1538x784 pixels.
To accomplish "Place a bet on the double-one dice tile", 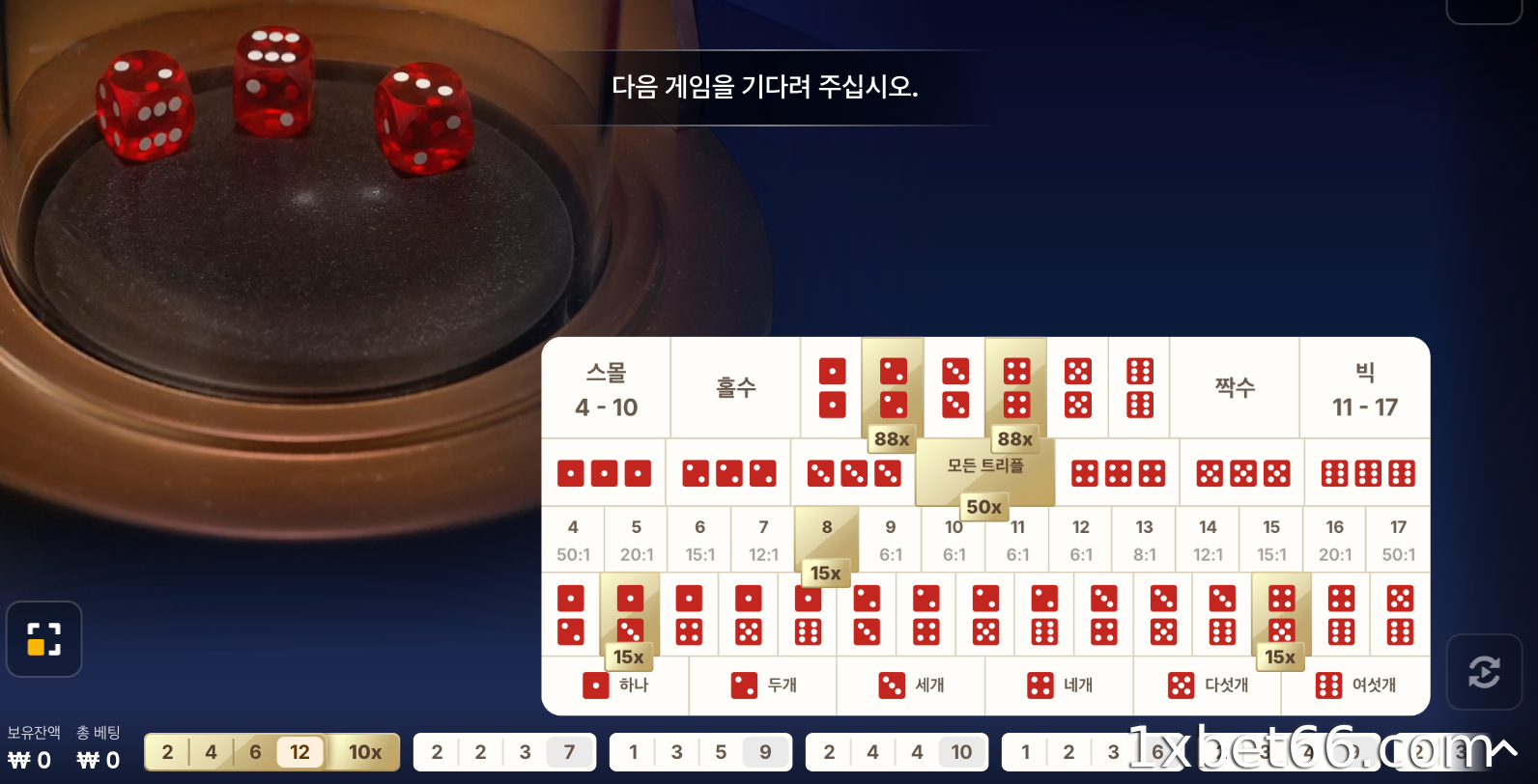I will 830,386.
